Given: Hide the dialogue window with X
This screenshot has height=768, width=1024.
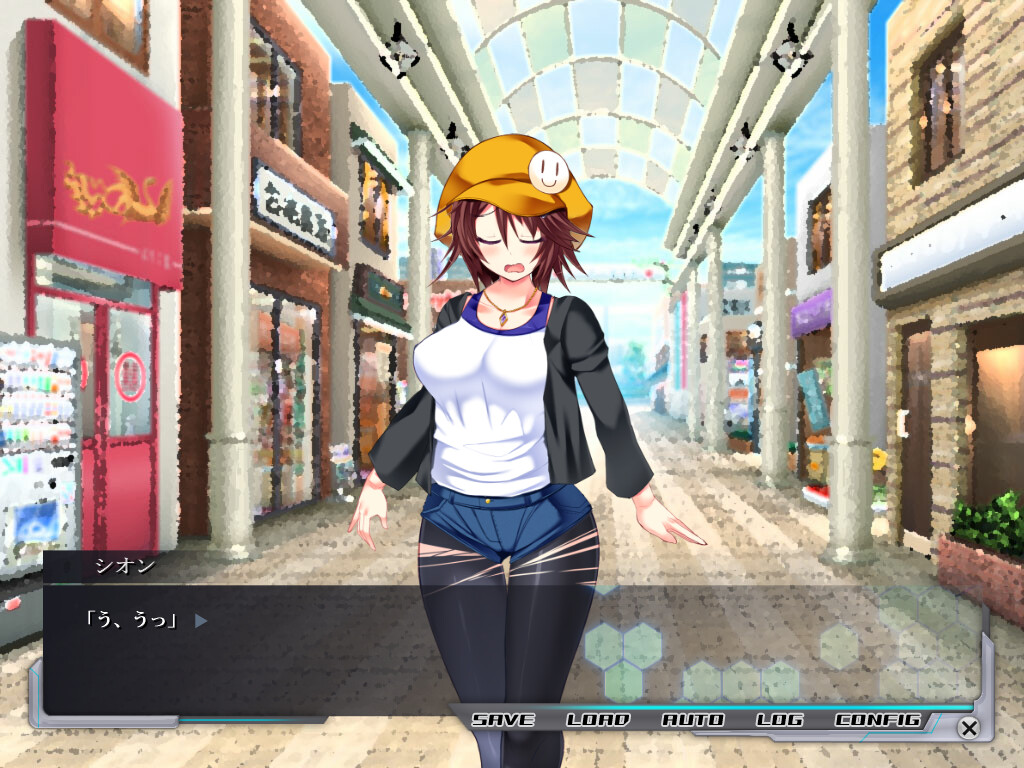Looking at the screenshot, I should 968,728.
